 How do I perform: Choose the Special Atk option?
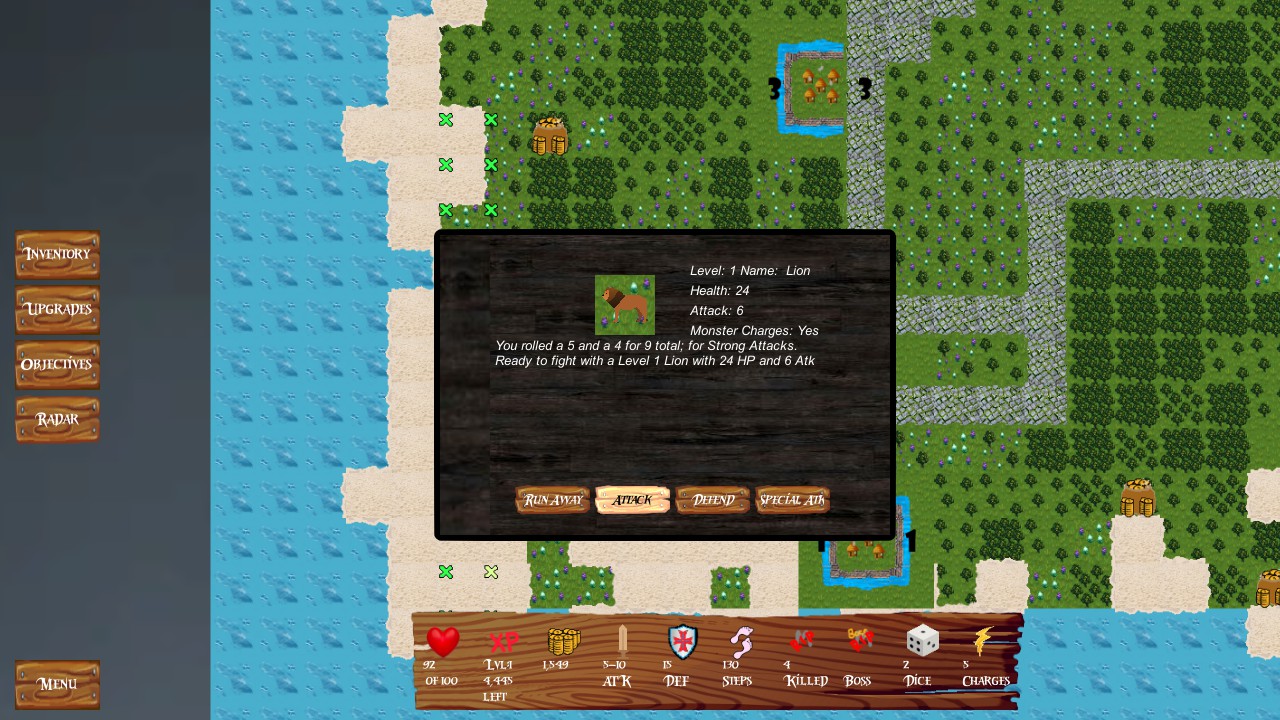[792, 499]
